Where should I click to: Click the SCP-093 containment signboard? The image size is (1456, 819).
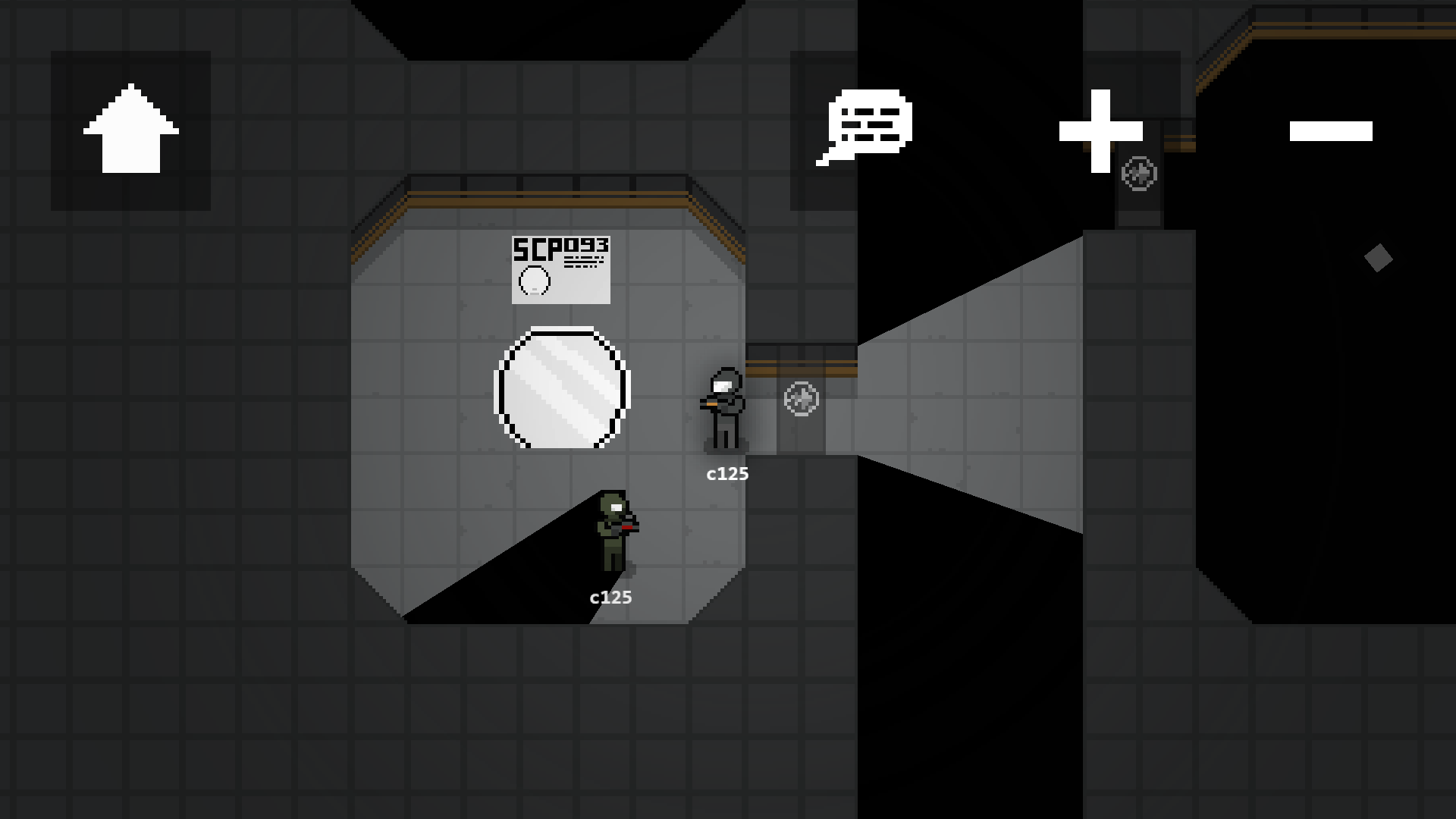coord(561,269)
